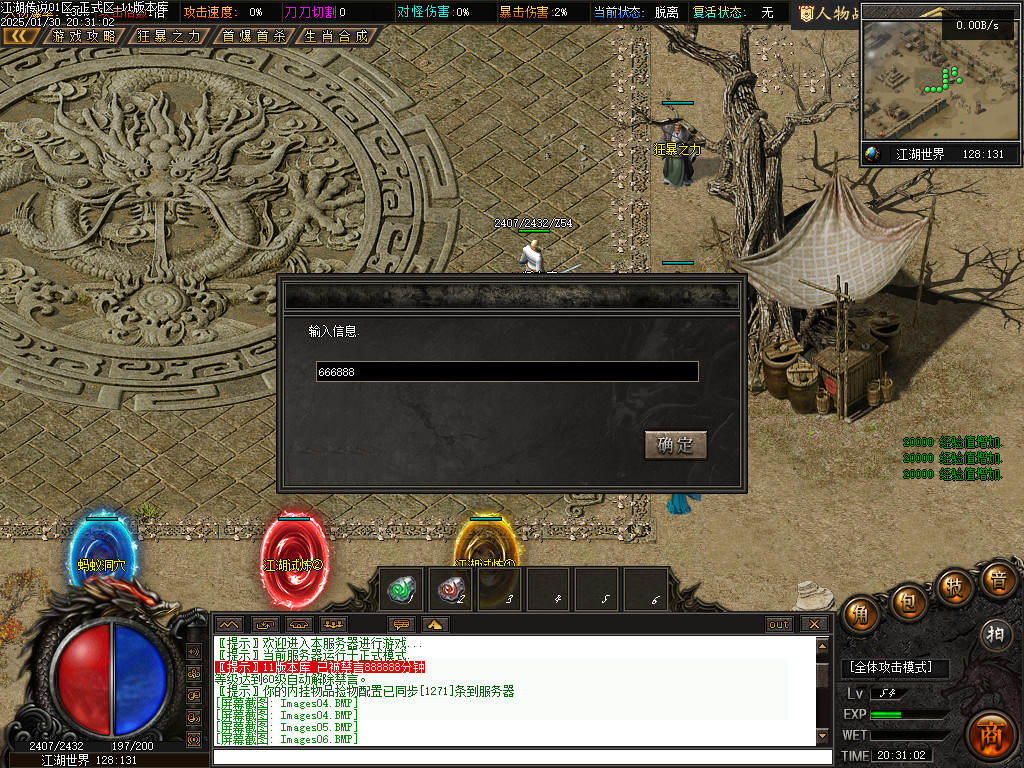1024x768 pixels.
Task: Click the globe icon below the minimap
Action: tap(873, 154)
